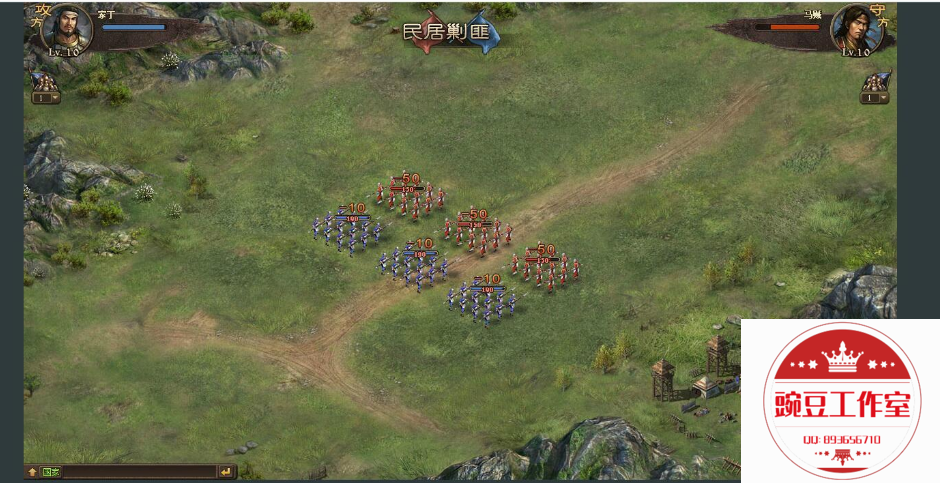Send the chat message with enter button
This screenshot has width=940, height=483.
pos(226,471)
